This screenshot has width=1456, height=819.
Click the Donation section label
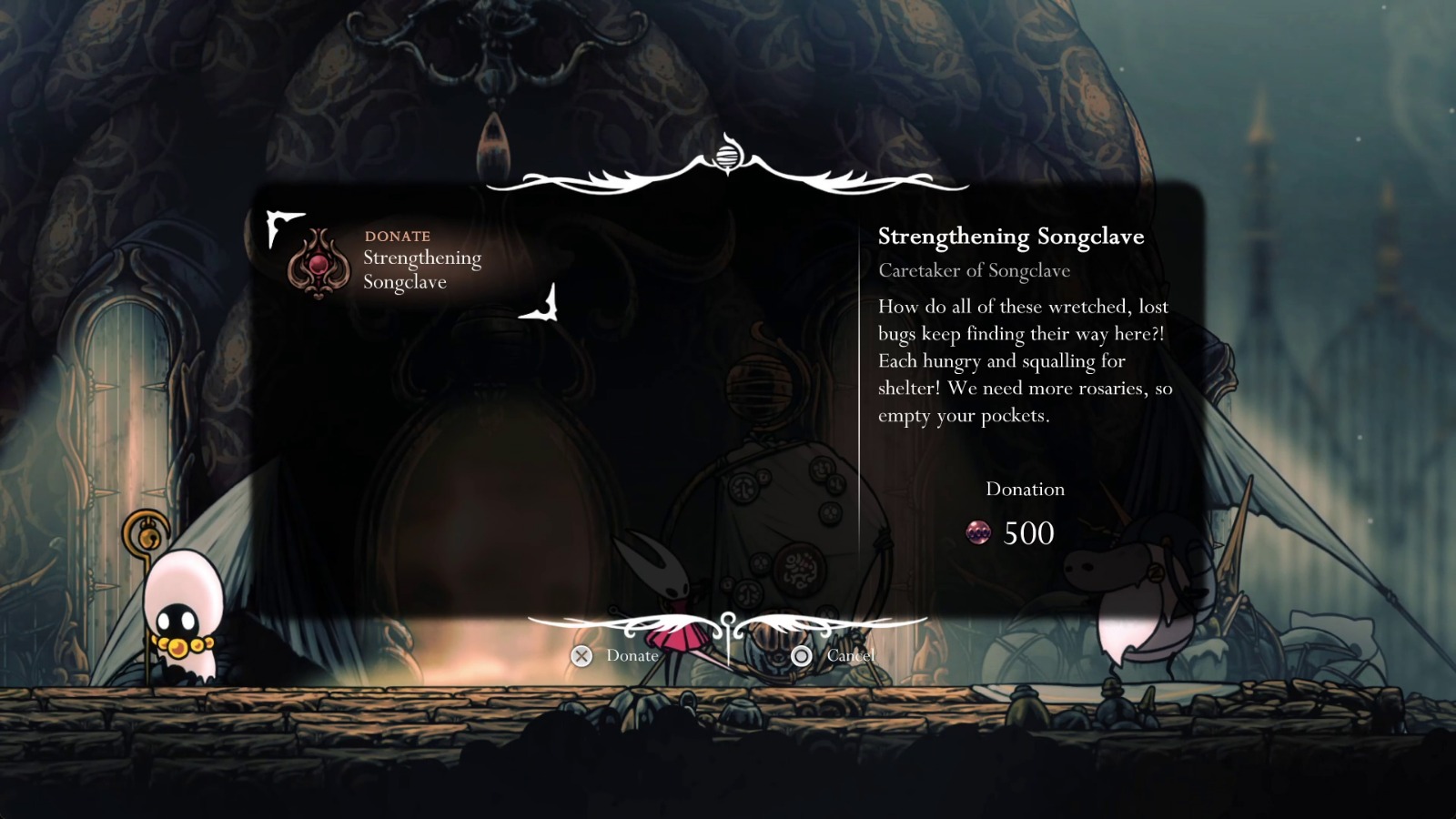click(x=1025, y=489)
